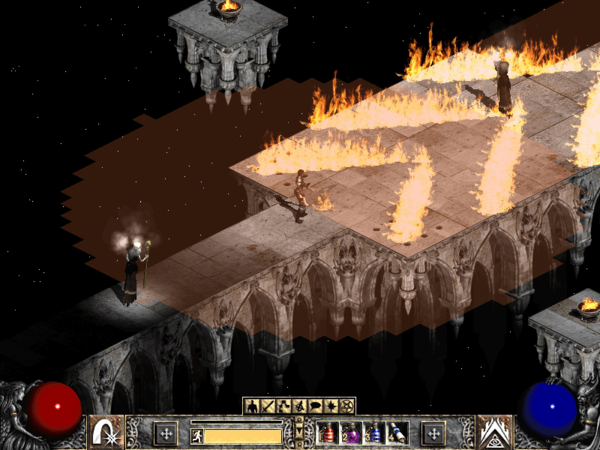The image size is (600, 450).
Task: Use the white-blue potion in fourth belt slot
Action: pyautogui.click(x=397, y=433)
